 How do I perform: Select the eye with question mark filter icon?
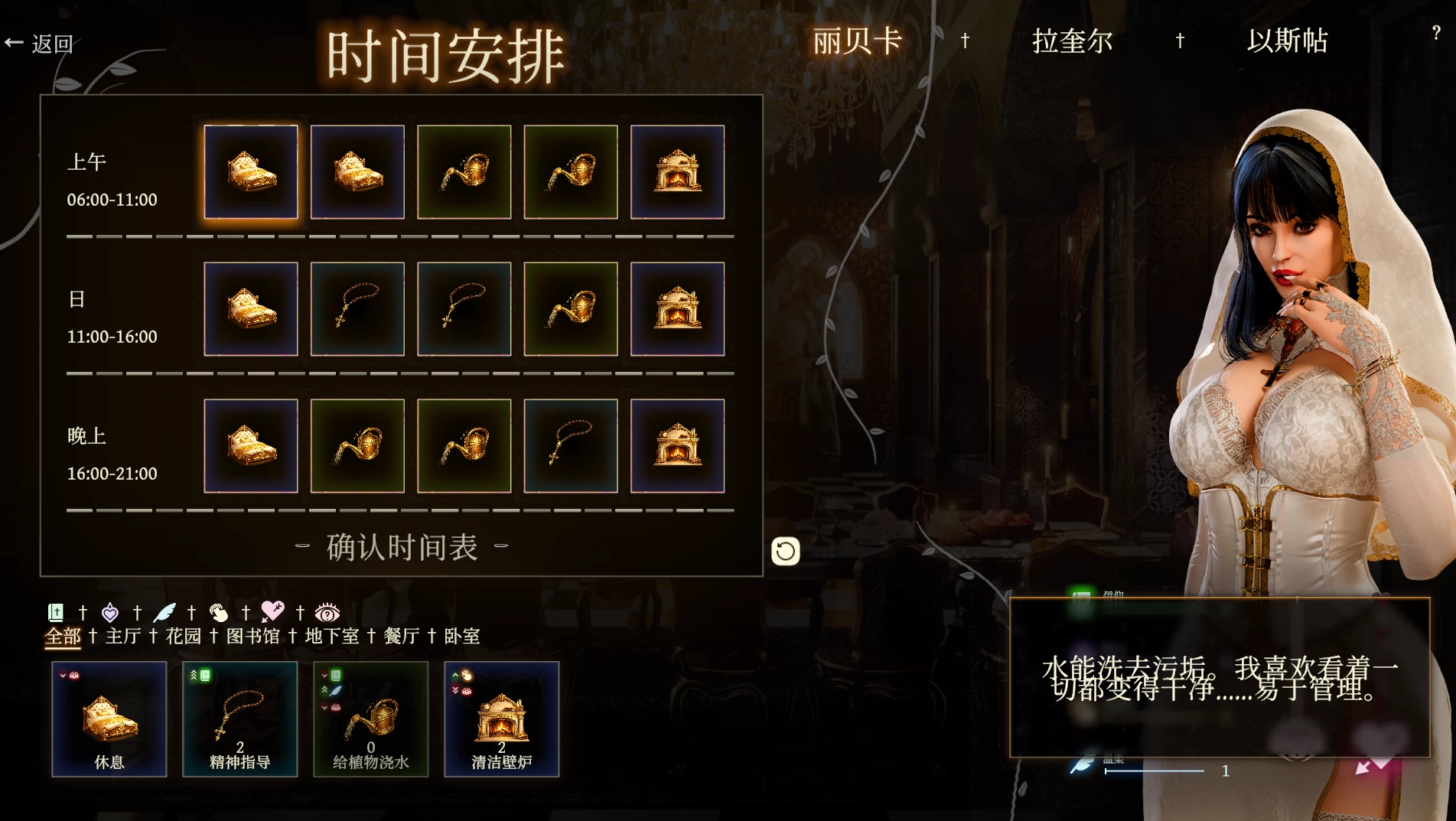point(327,613)
